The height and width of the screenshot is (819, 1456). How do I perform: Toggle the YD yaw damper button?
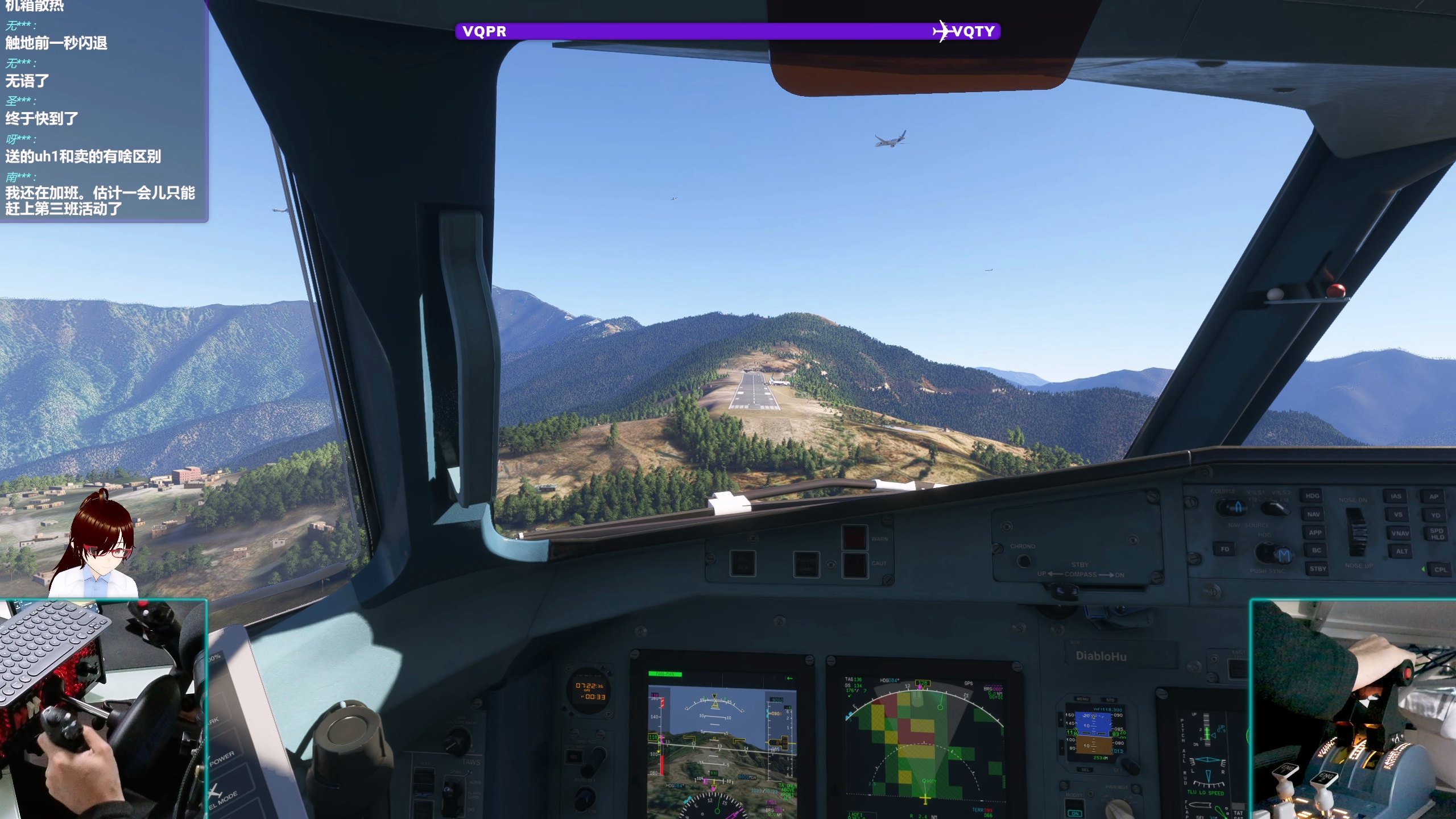pos(1436,515)
